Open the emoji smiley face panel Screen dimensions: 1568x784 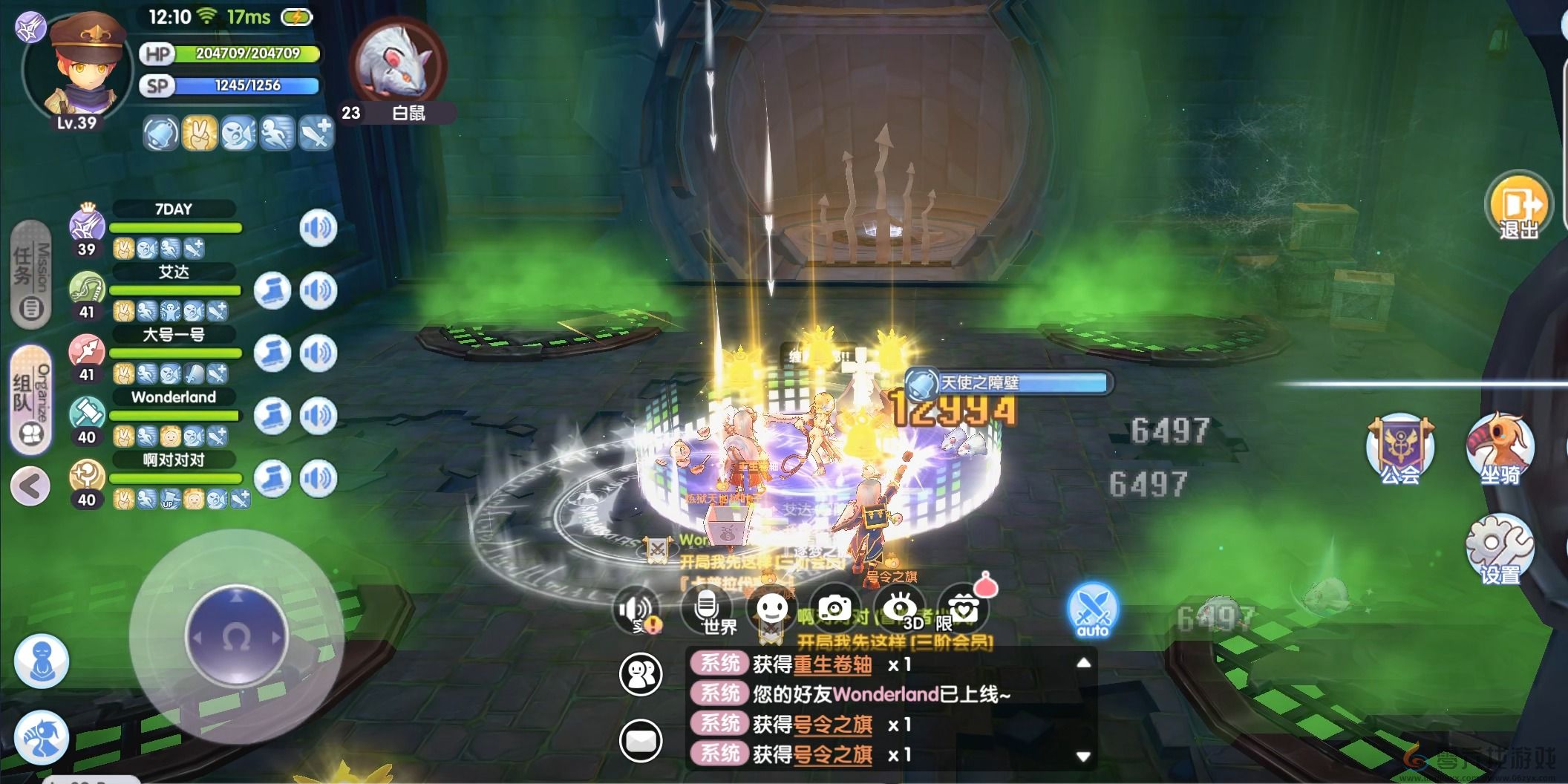pyautogui.click(x=771, y=610)
